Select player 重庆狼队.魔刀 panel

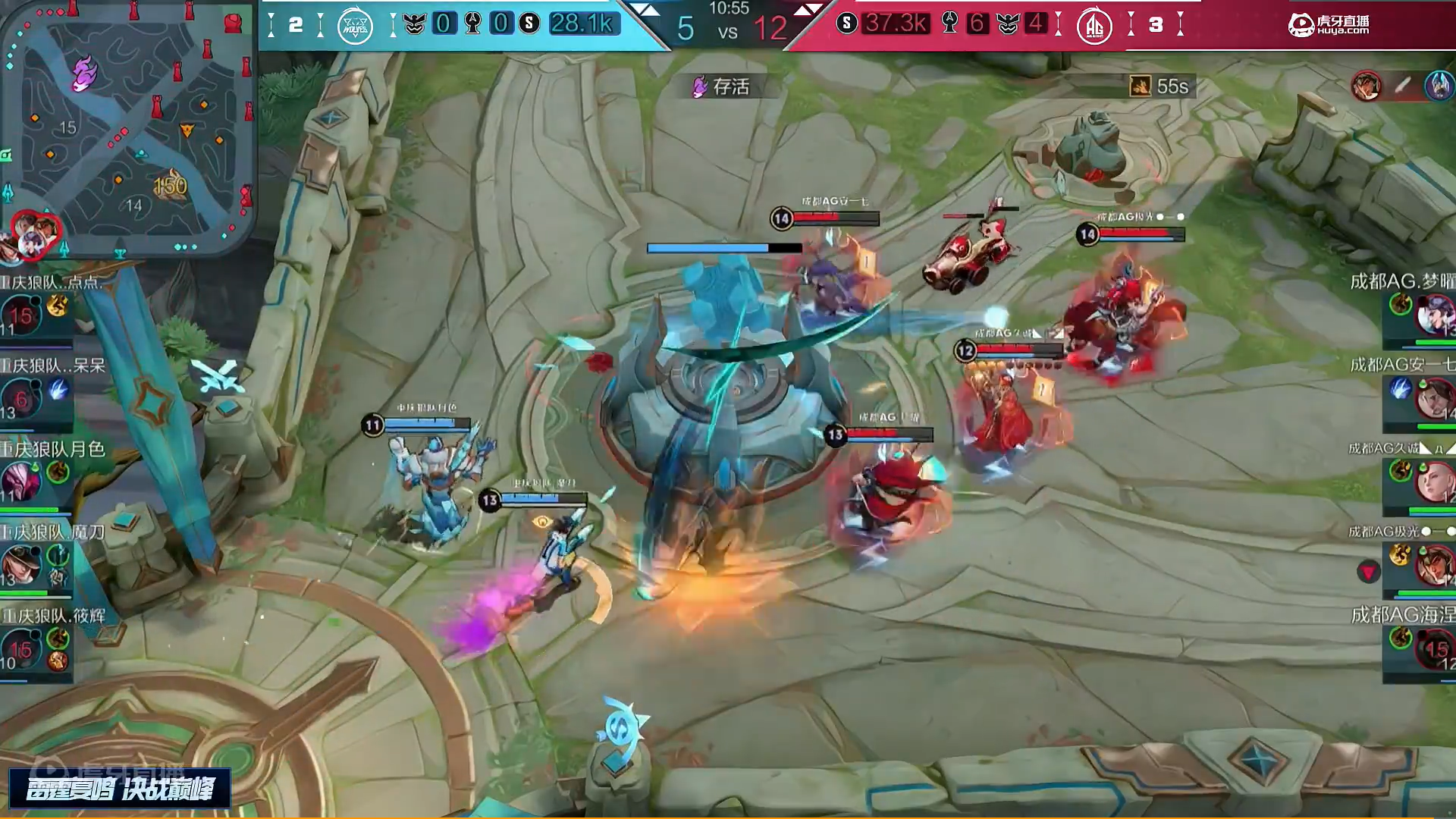(38, 557)
